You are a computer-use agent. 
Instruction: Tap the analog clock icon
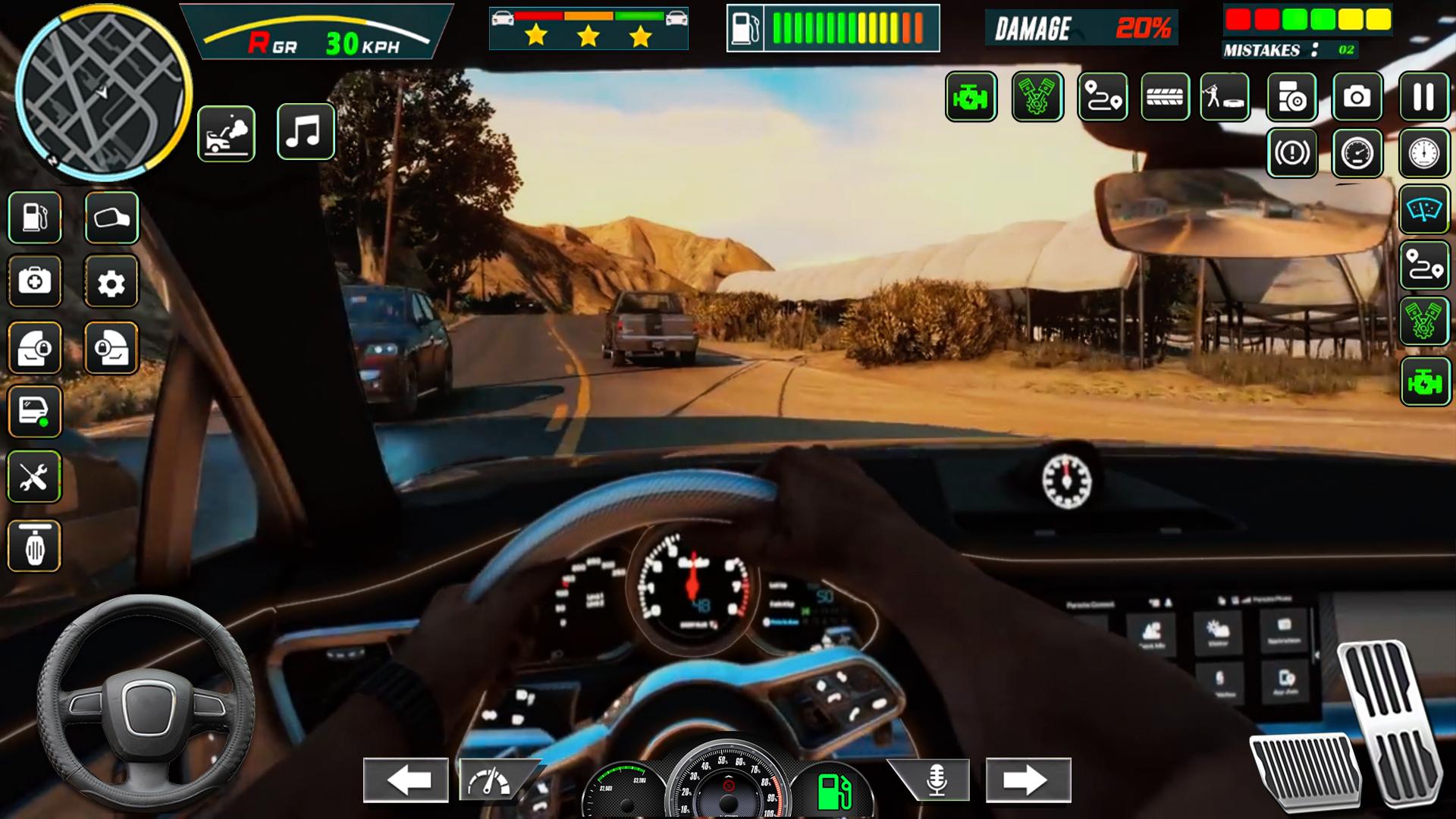[1423, 153]
